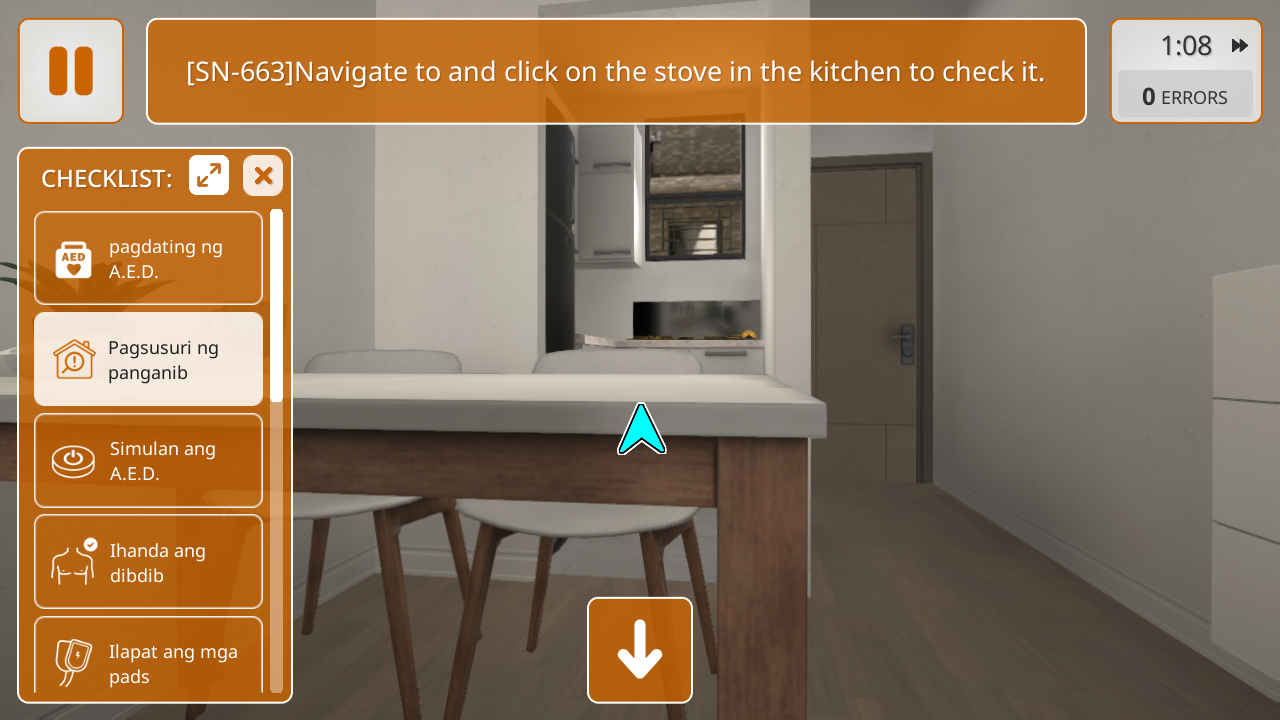Expand the checklist panel
This screenshot has width=1280, height=720.
209,176
